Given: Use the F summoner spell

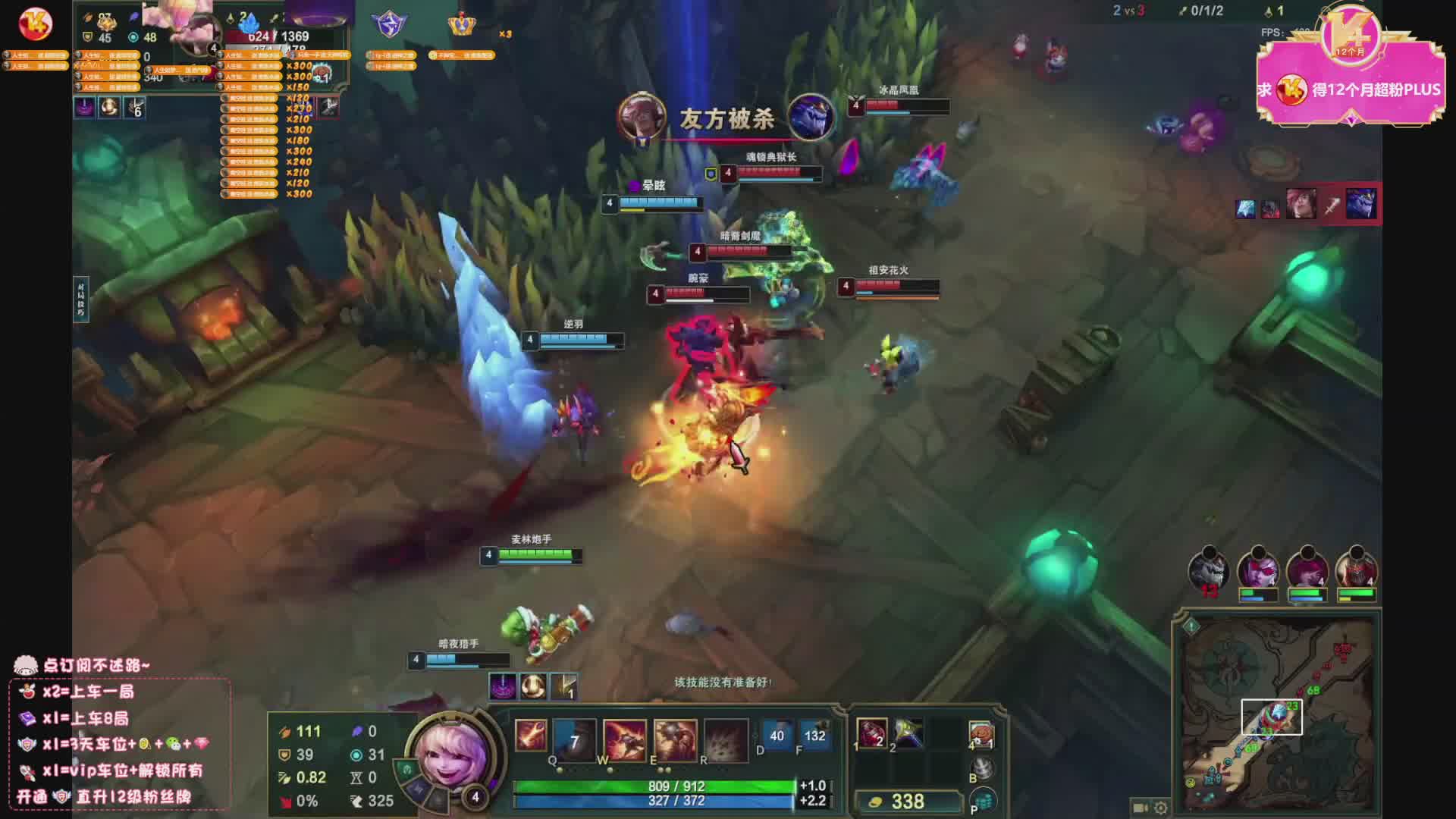Looking at the screenshot, I should (x=814, y=736).
